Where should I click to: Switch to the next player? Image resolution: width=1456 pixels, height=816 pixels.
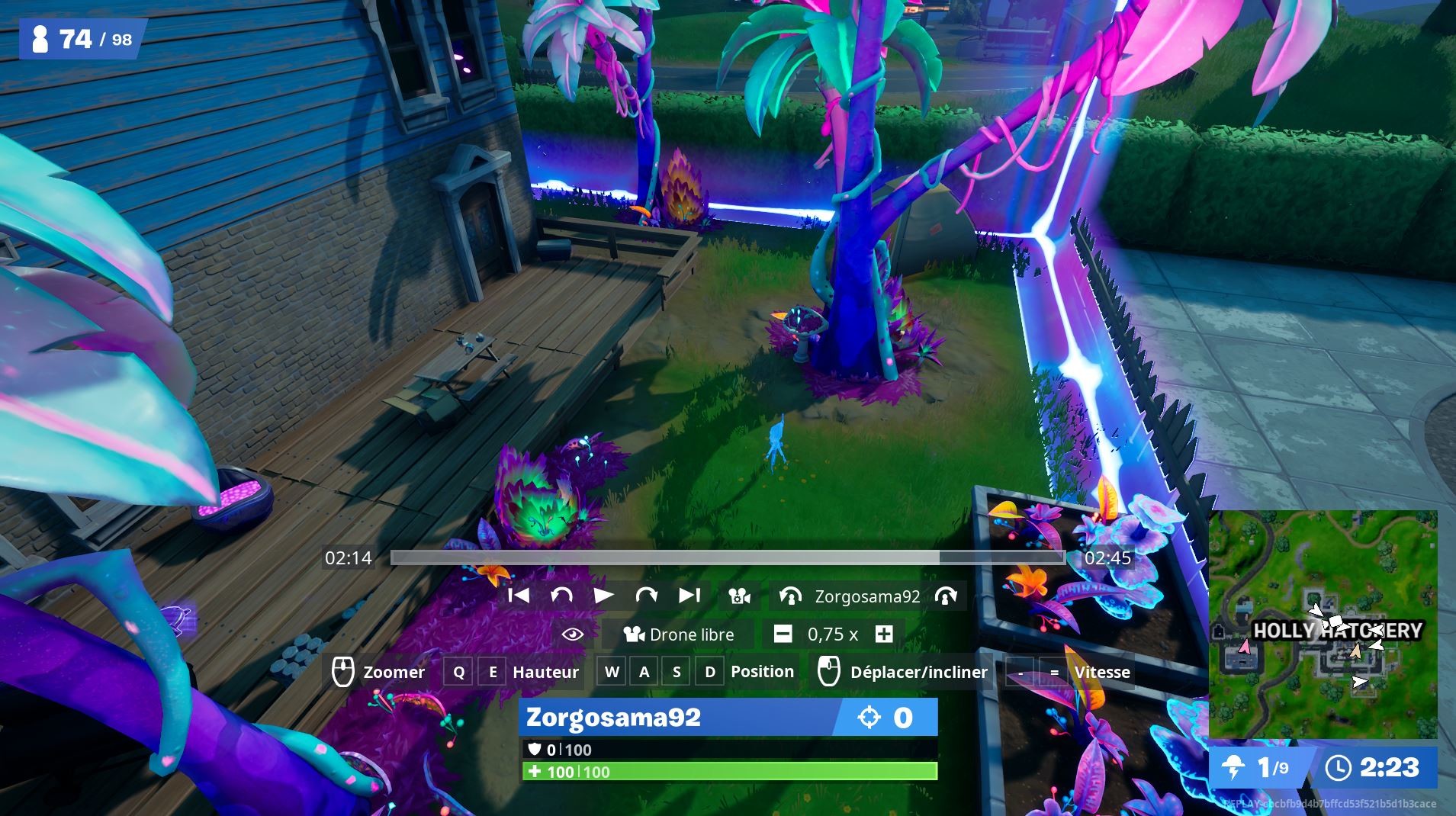tap(946, 596)
